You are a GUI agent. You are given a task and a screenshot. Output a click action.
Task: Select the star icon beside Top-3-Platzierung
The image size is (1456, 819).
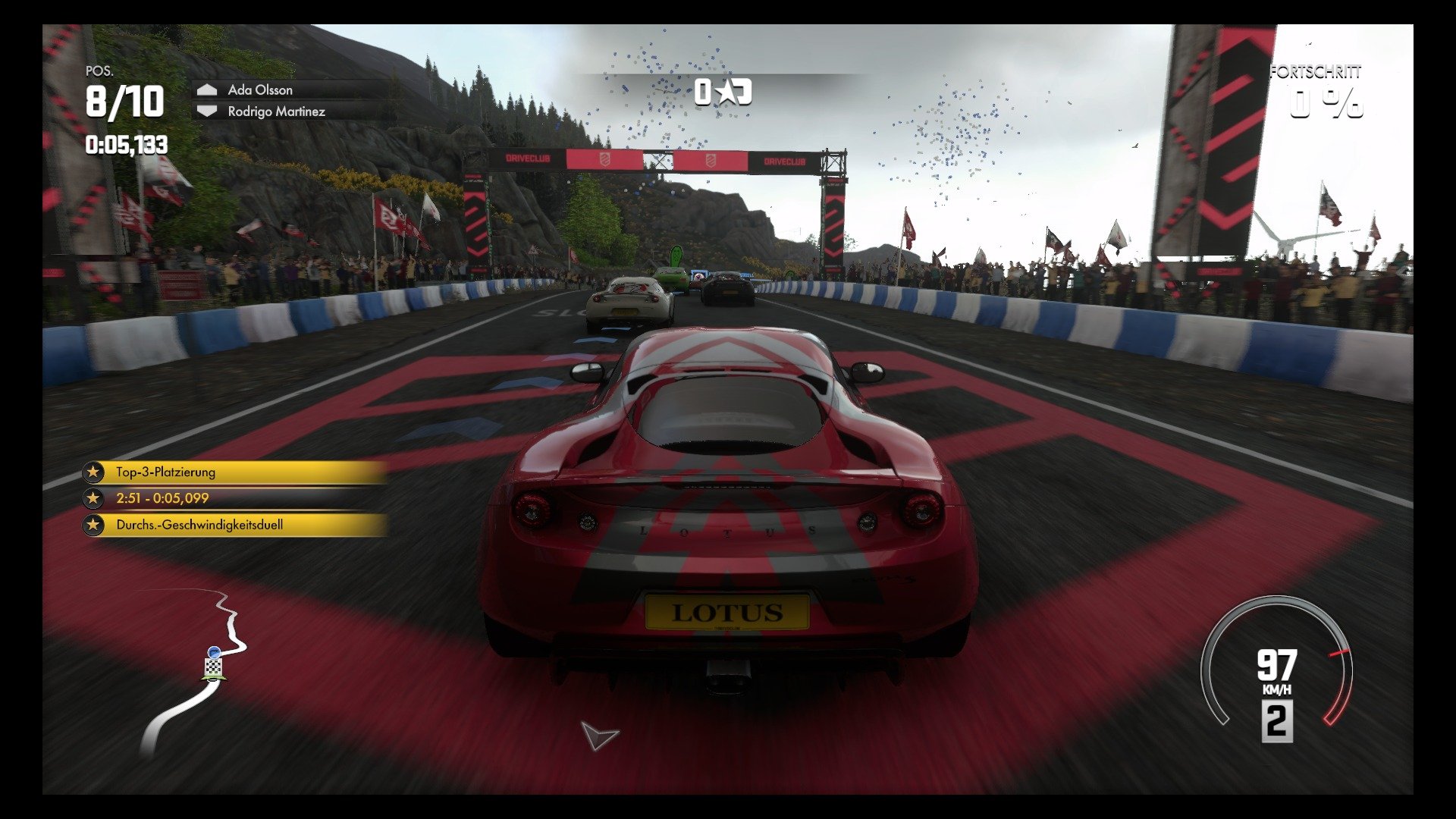[x=93, y=472]
